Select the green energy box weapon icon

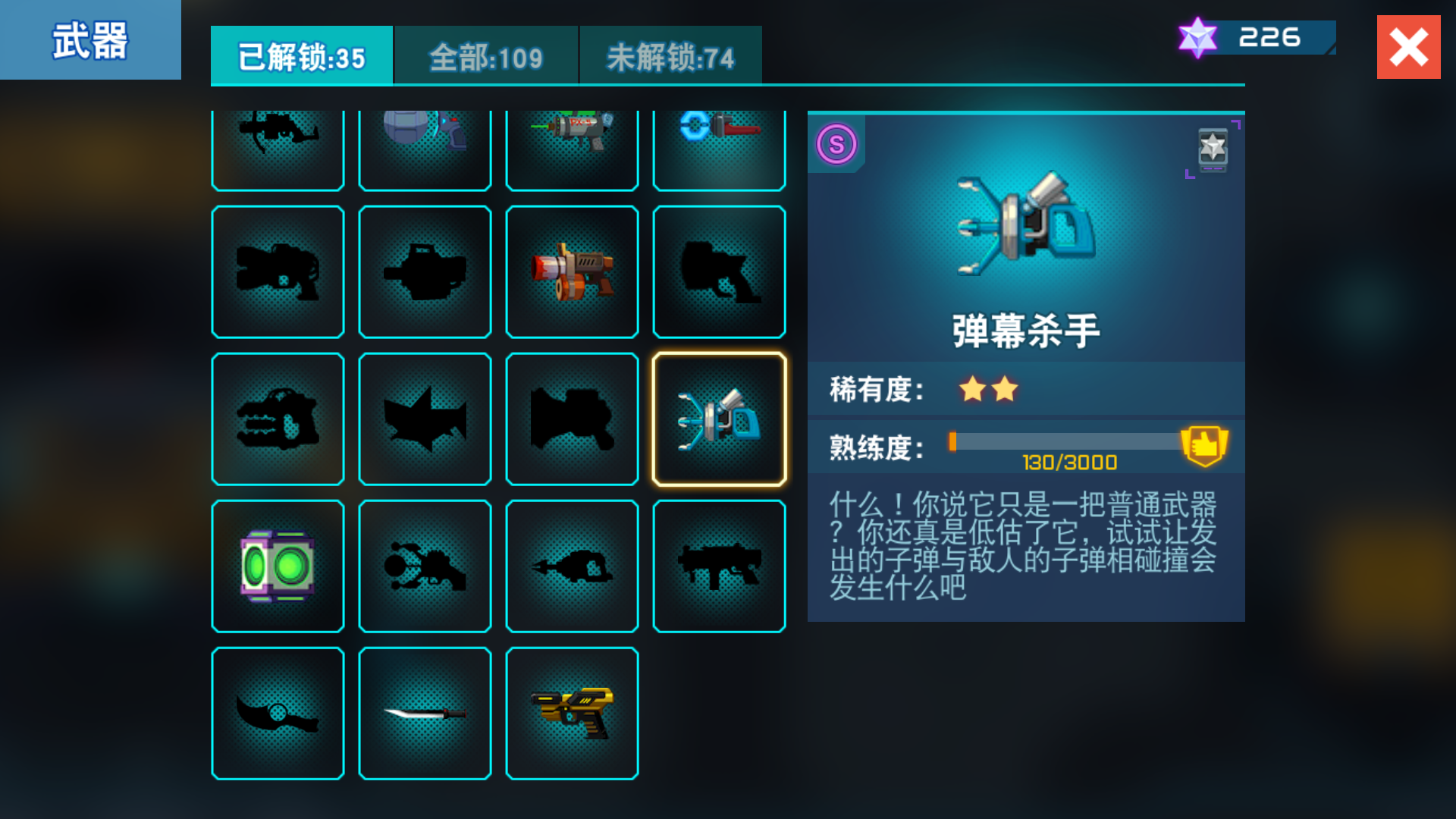coord(278,565)
